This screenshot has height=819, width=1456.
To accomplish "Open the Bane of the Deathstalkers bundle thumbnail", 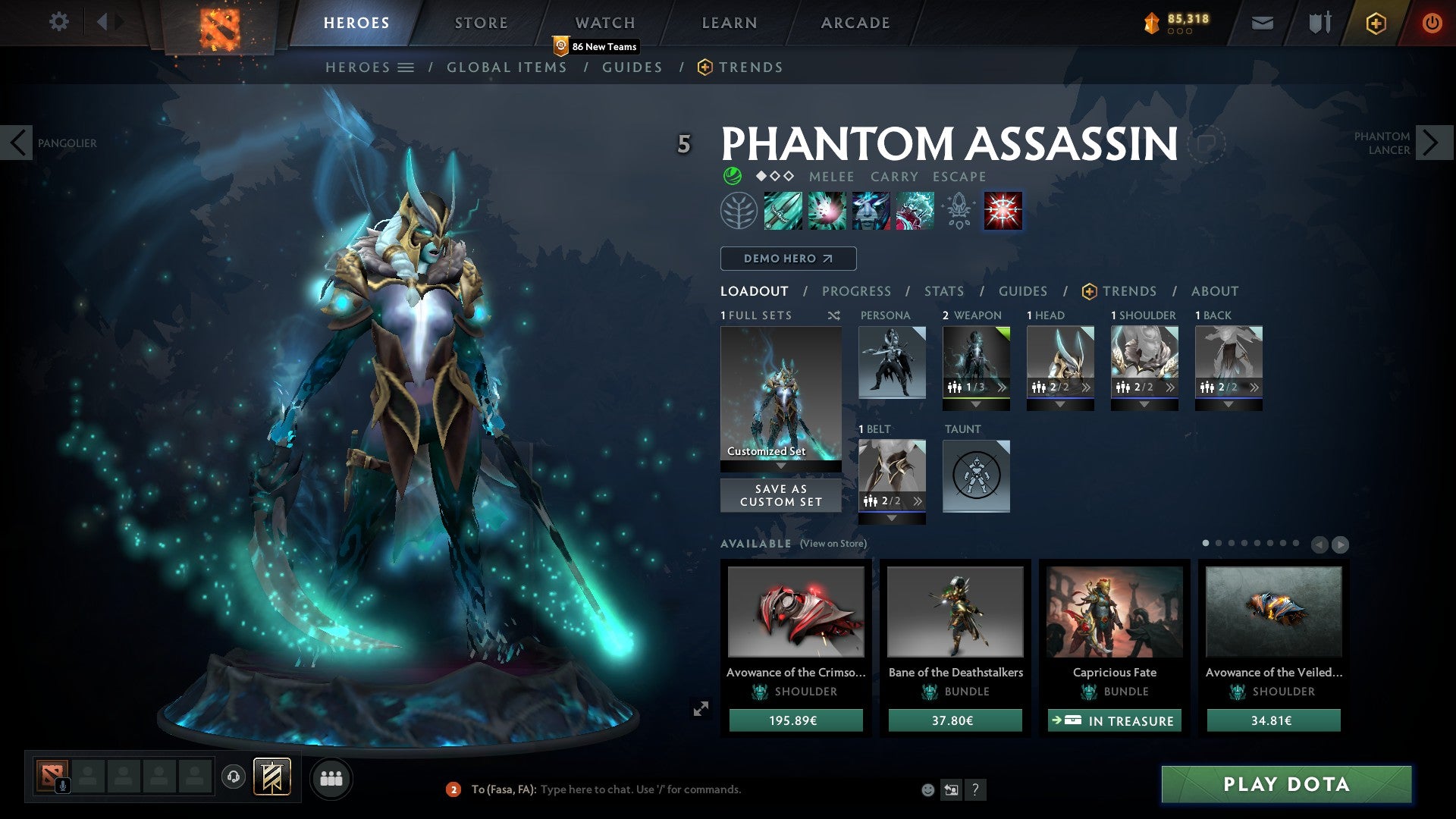I will (x=955, y=613).
